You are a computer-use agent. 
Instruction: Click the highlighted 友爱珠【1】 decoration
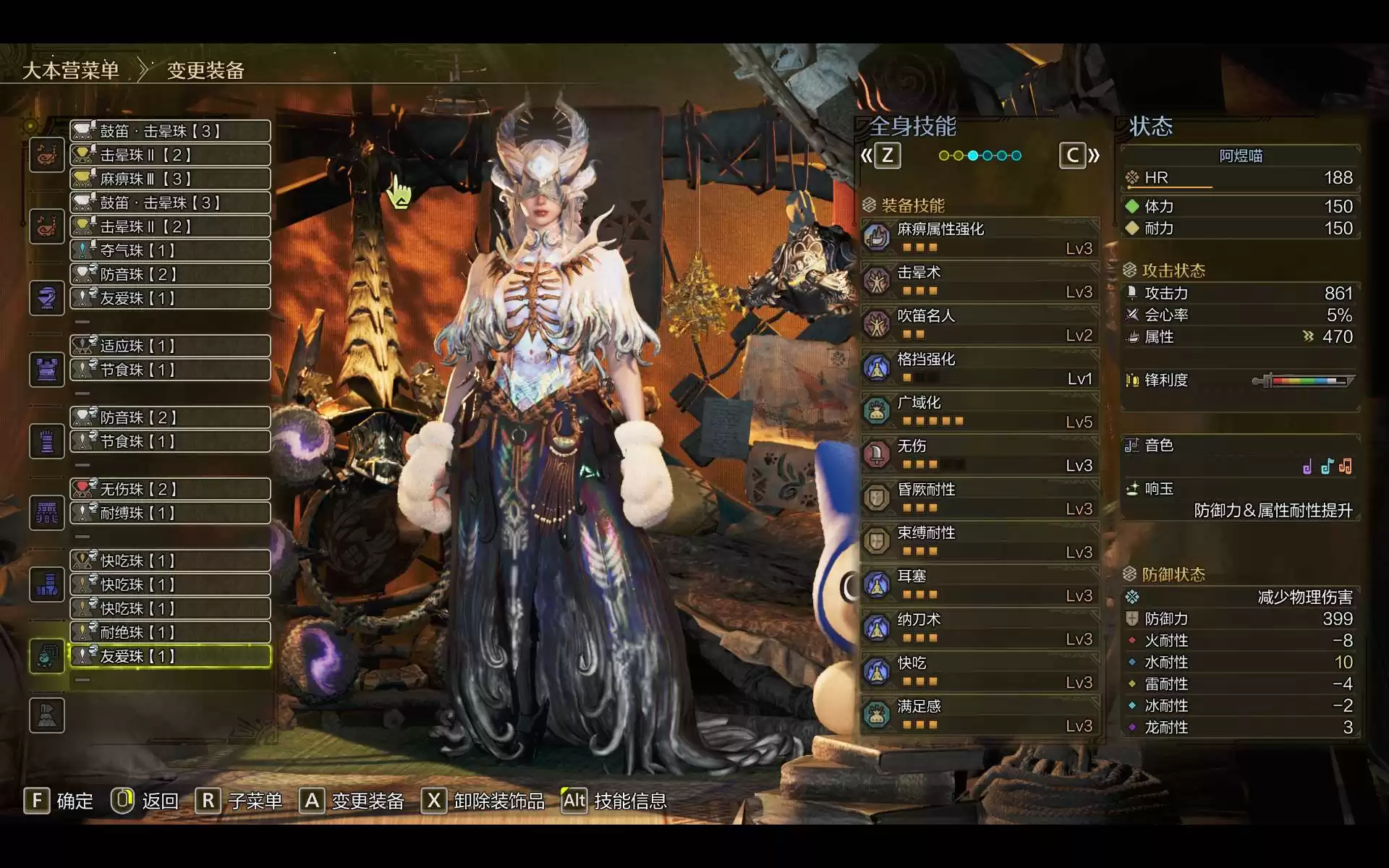pyautogui.click(x=171, y=656)
